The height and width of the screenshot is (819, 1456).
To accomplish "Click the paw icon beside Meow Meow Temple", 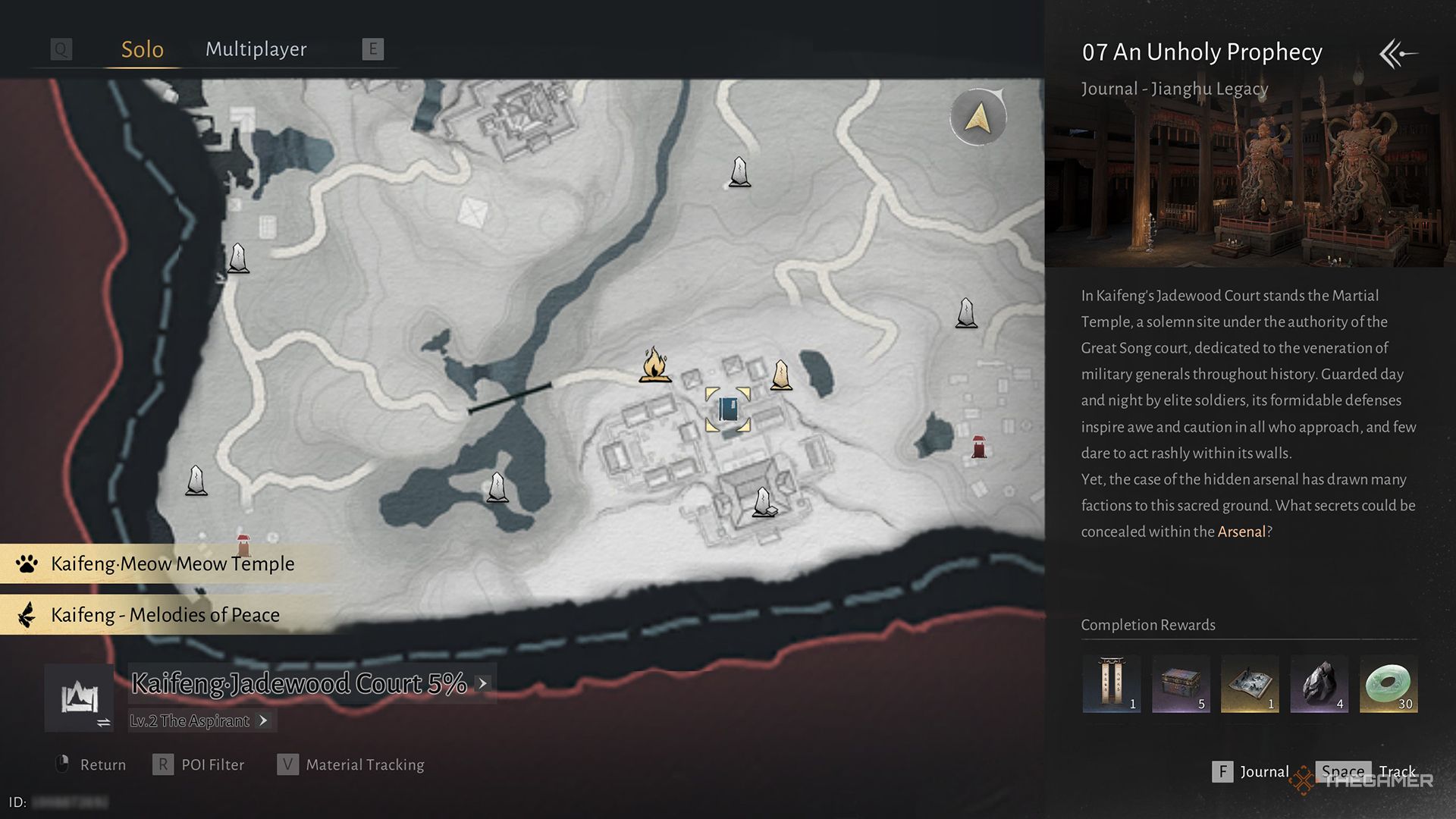I will point(25,564).
